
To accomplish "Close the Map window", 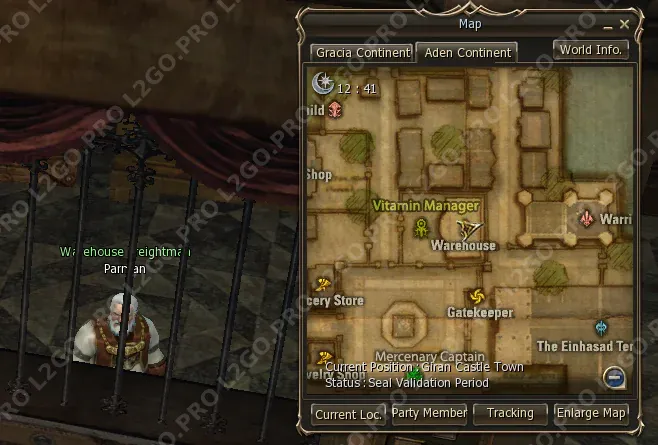I will click(x=625, y=23).
